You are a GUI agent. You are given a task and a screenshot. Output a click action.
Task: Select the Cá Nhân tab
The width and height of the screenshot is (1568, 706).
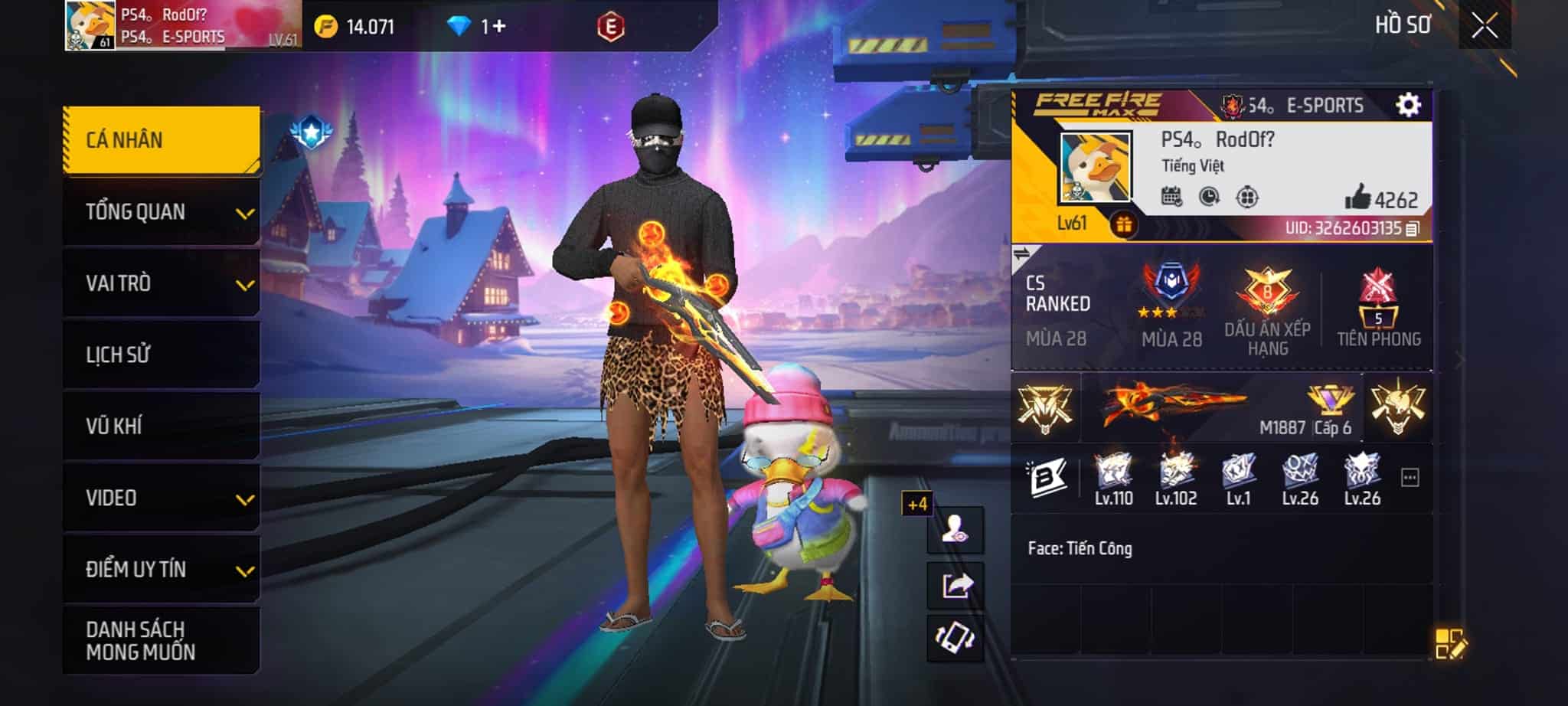click(162, 140)
